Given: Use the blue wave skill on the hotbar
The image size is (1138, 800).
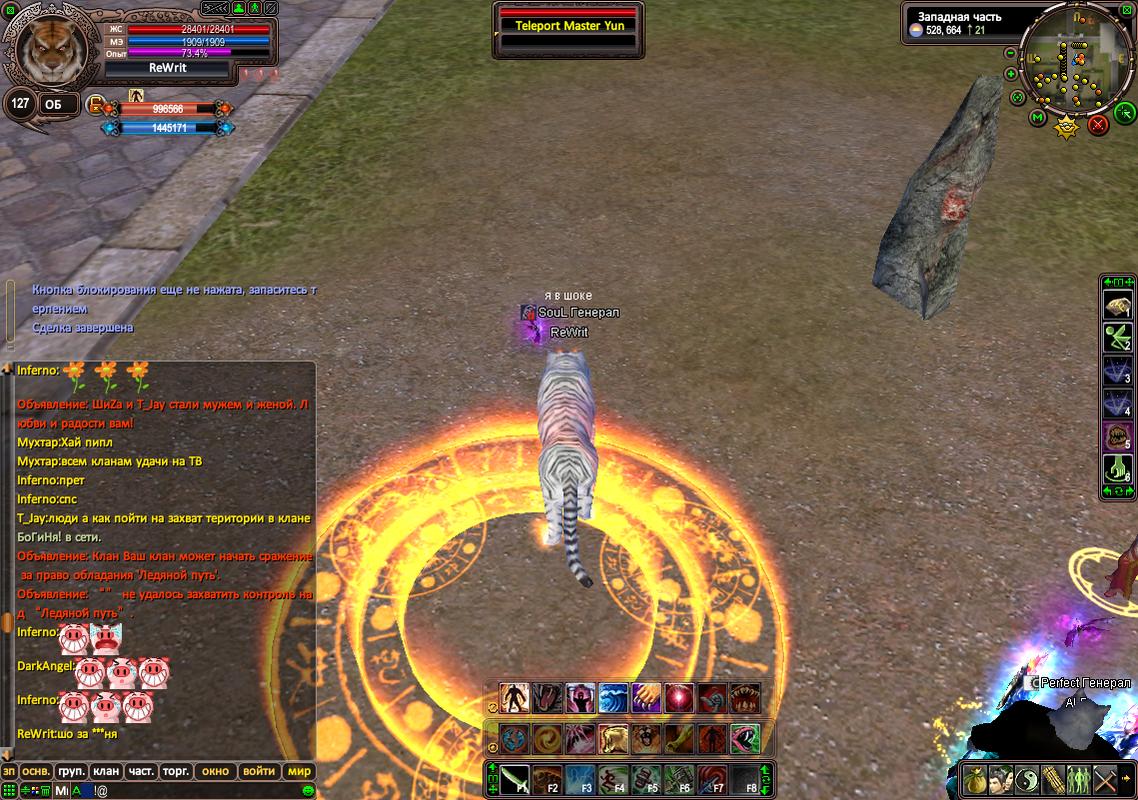Looking at the screenshot, I should click(x=613, y=697).
